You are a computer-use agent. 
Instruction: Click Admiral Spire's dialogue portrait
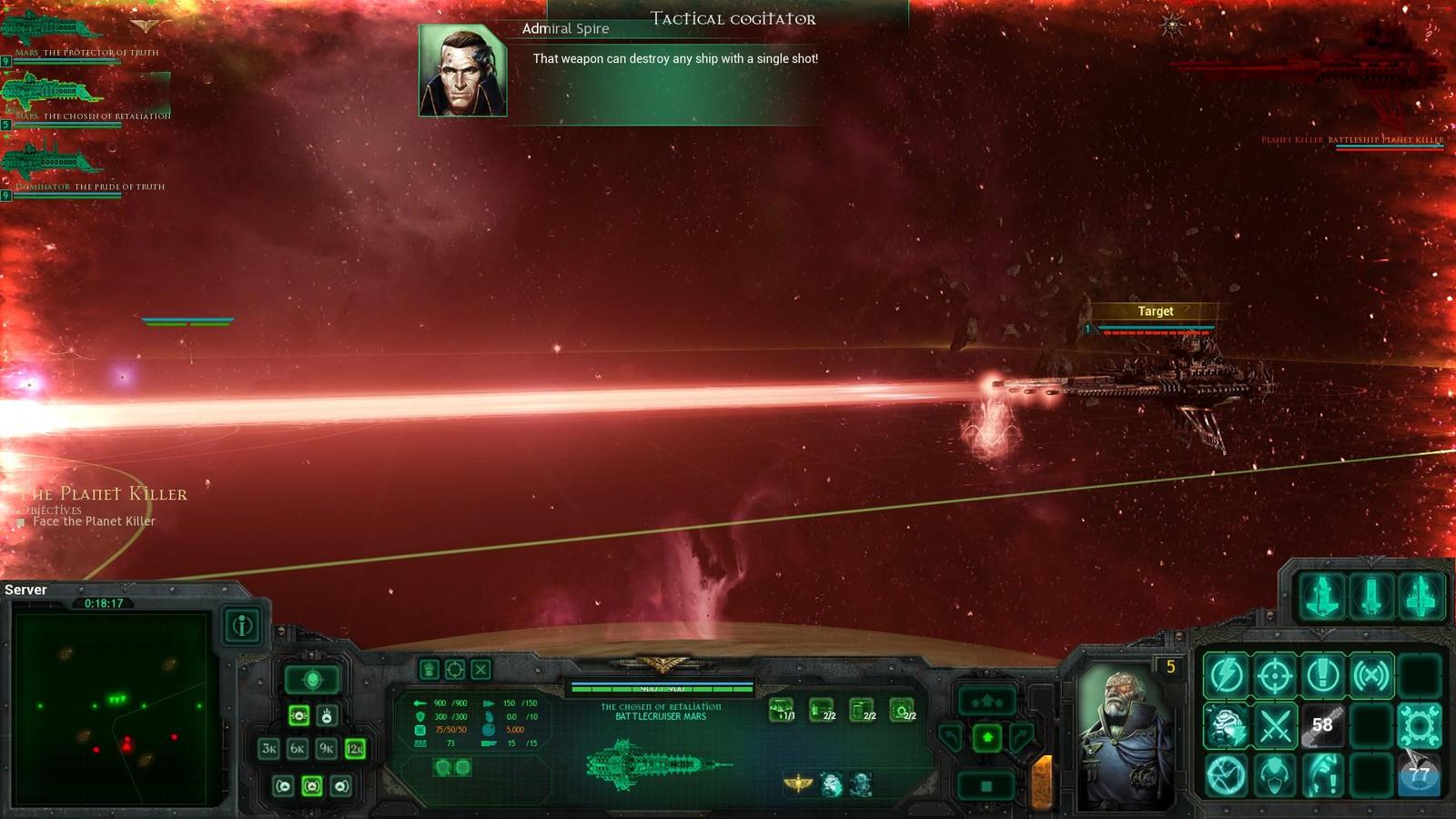(462, 71)
